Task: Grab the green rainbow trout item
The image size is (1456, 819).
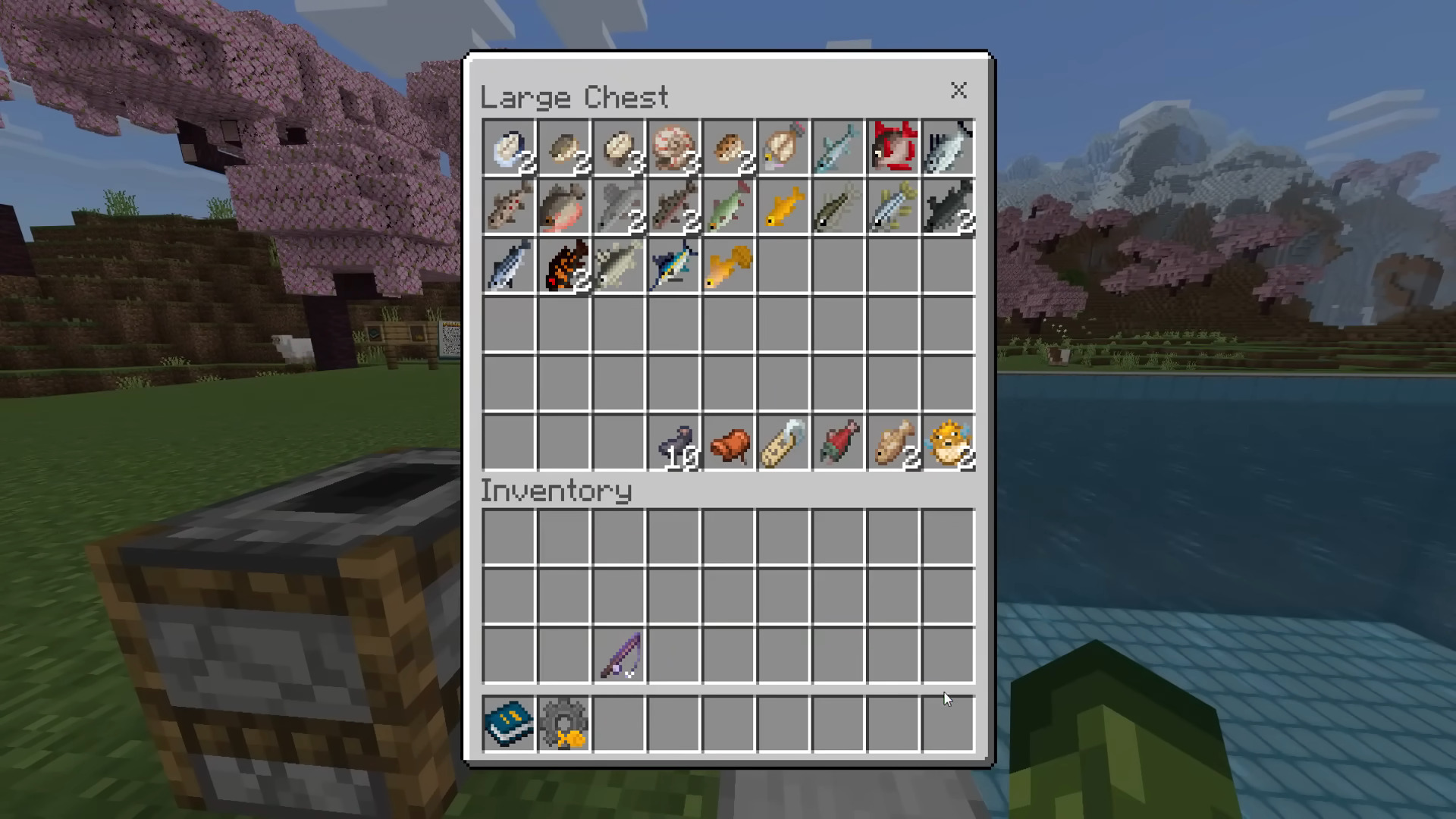Action: (729, 206)
